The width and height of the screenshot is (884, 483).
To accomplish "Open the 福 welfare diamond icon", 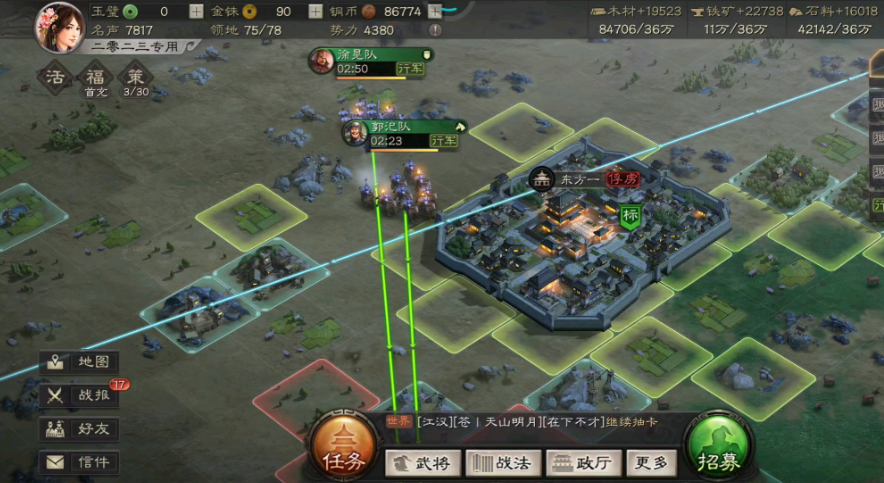I will click(95, 78).
